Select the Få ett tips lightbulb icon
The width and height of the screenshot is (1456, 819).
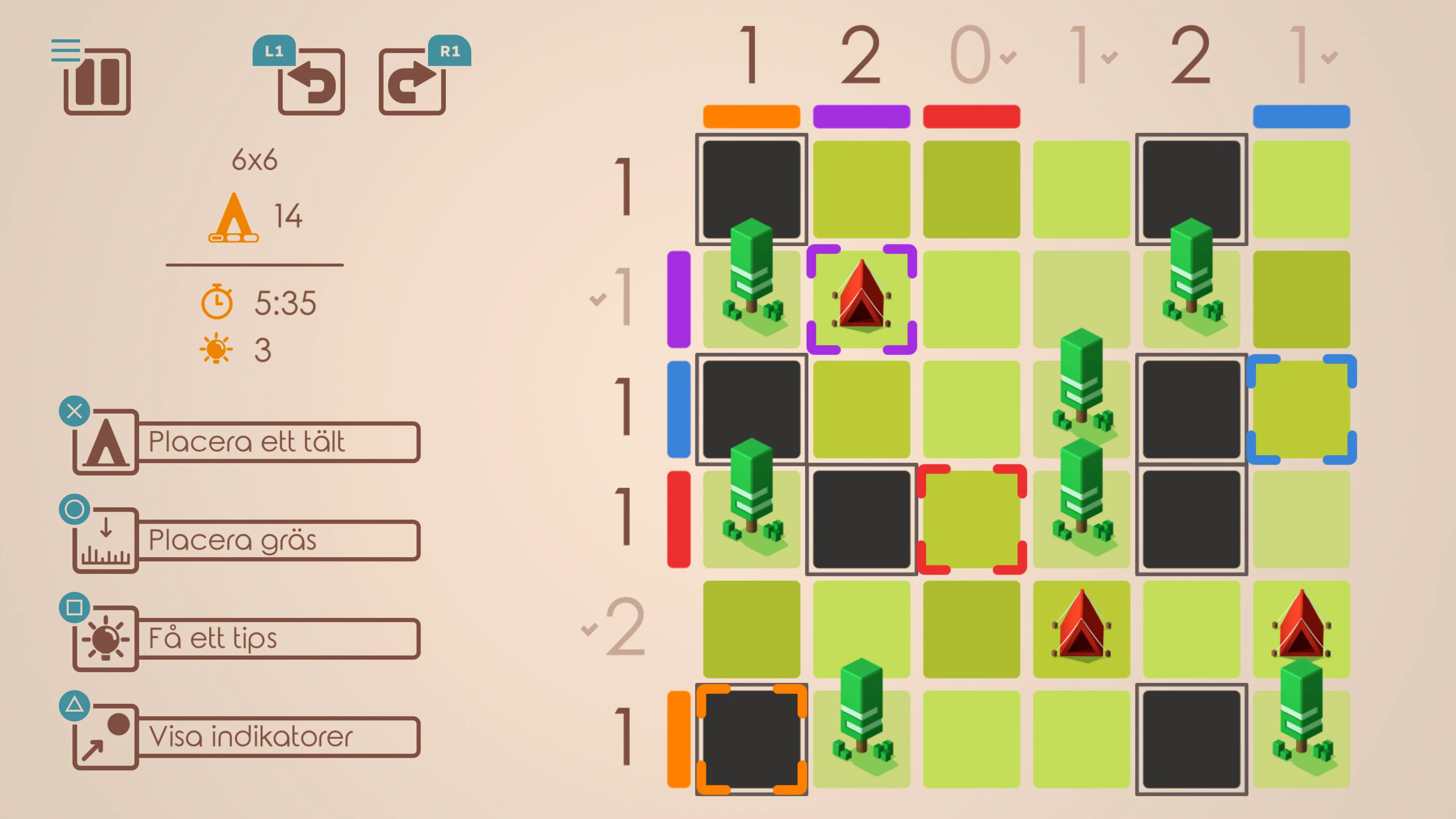(x=105, y=637)
